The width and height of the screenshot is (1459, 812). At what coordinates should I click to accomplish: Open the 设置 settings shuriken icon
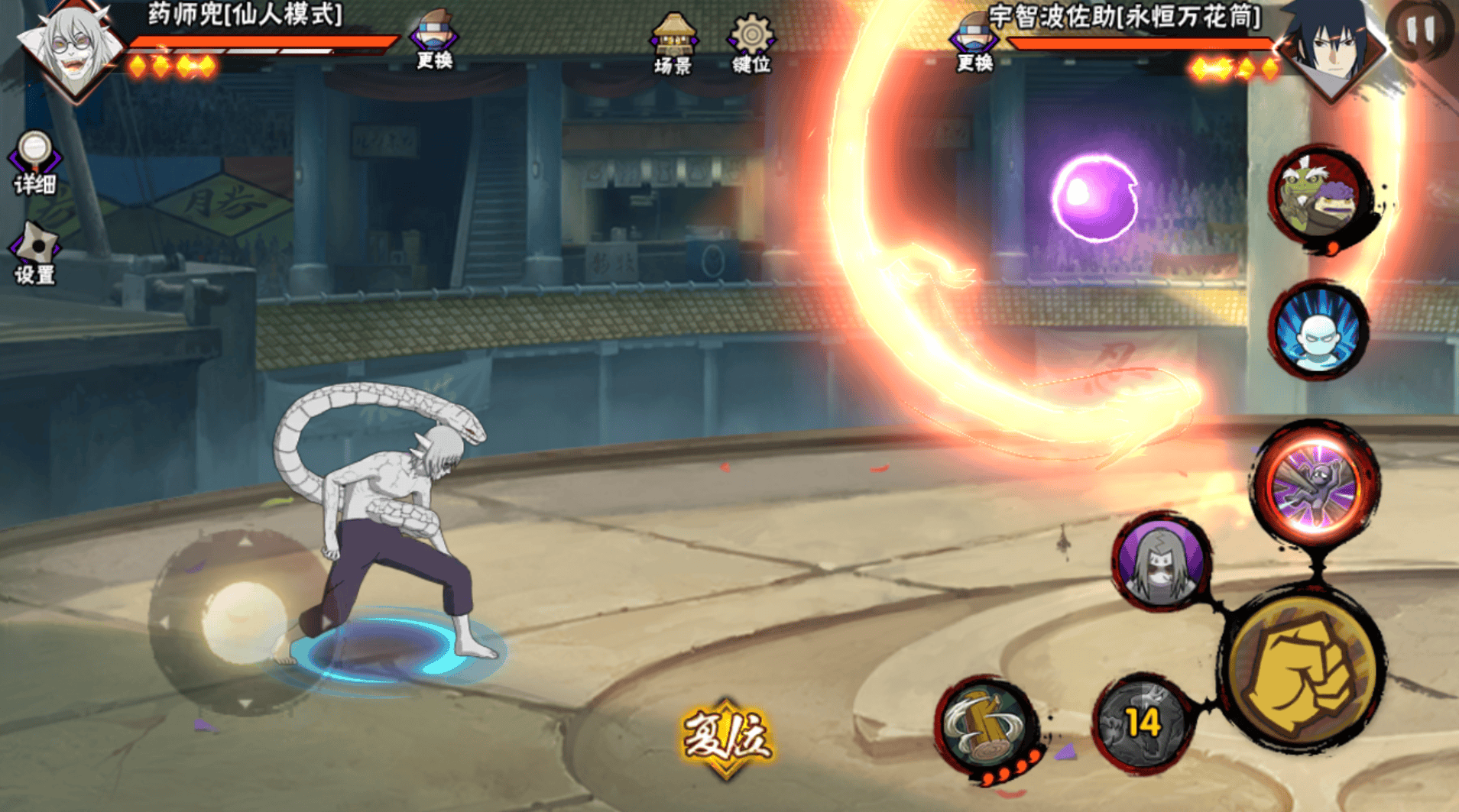click(34, 254)
